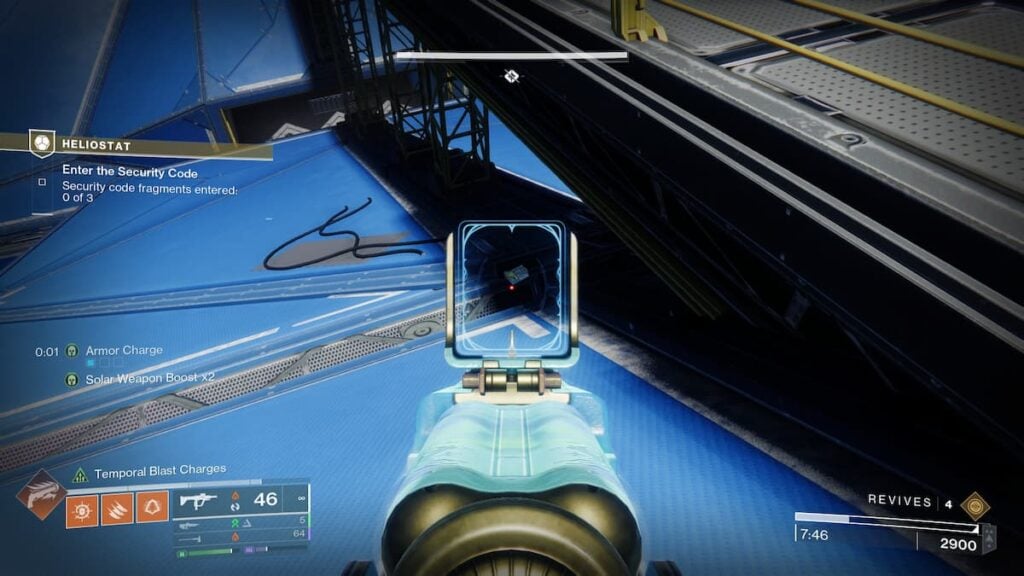Click the gold Revives token icon

(x=972, y=504)
